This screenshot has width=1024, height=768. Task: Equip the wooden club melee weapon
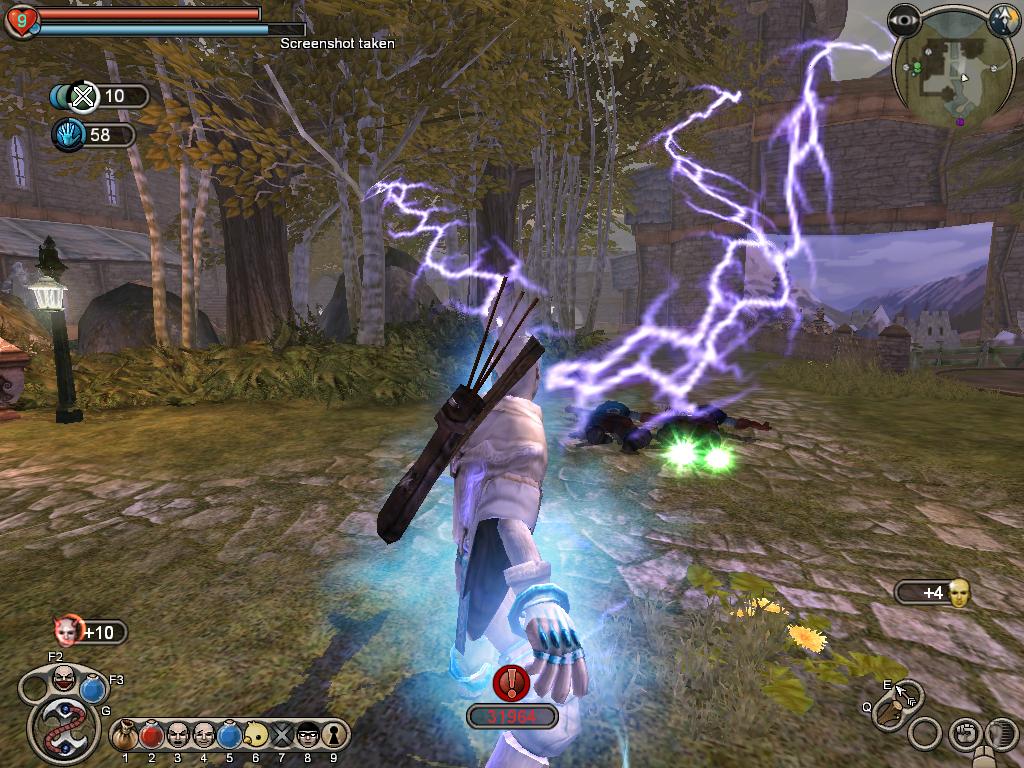click(x=888, y=713)
